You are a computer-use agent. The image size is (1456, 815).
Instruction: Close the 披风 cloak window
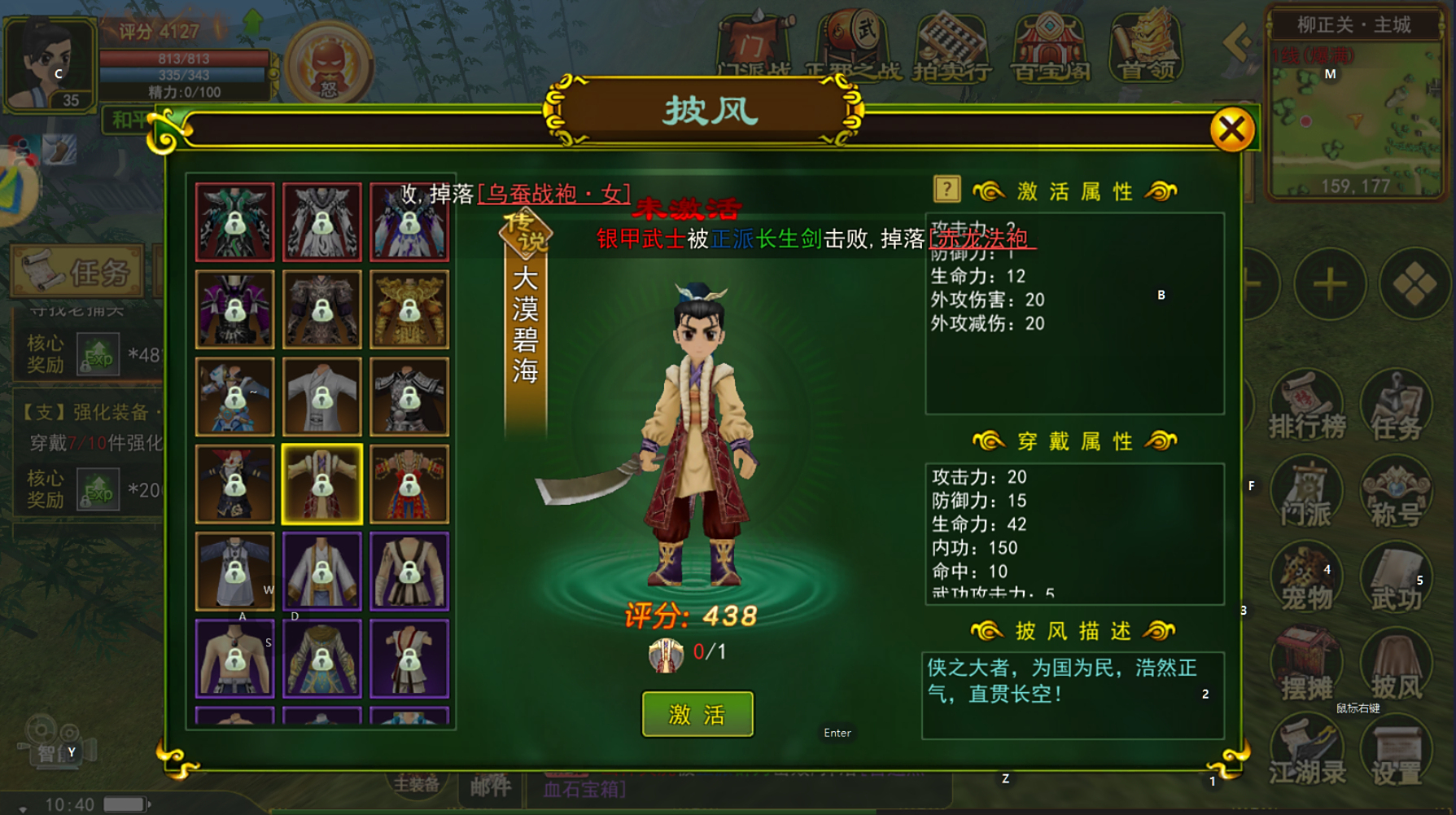(x=1231, y=129)
